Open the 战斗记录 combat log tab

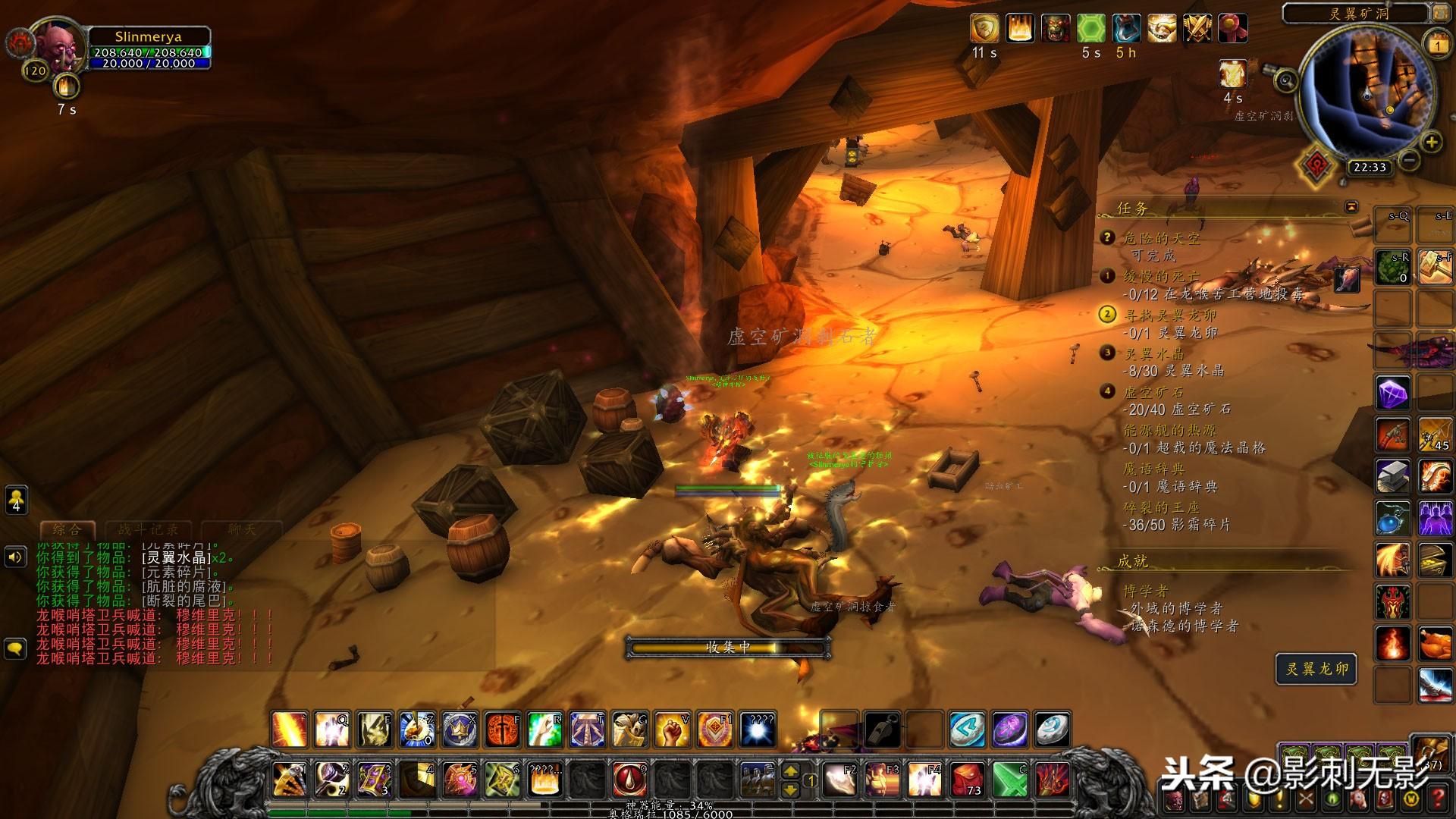tap(148, 529)
